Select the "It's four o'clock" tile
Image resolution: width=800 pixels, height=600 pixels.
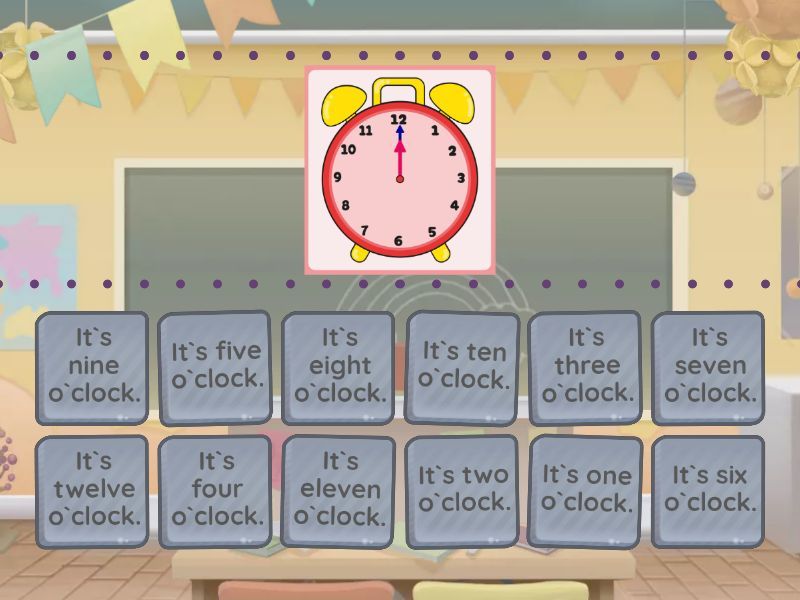pyautogui.click(x=215, y=491)
